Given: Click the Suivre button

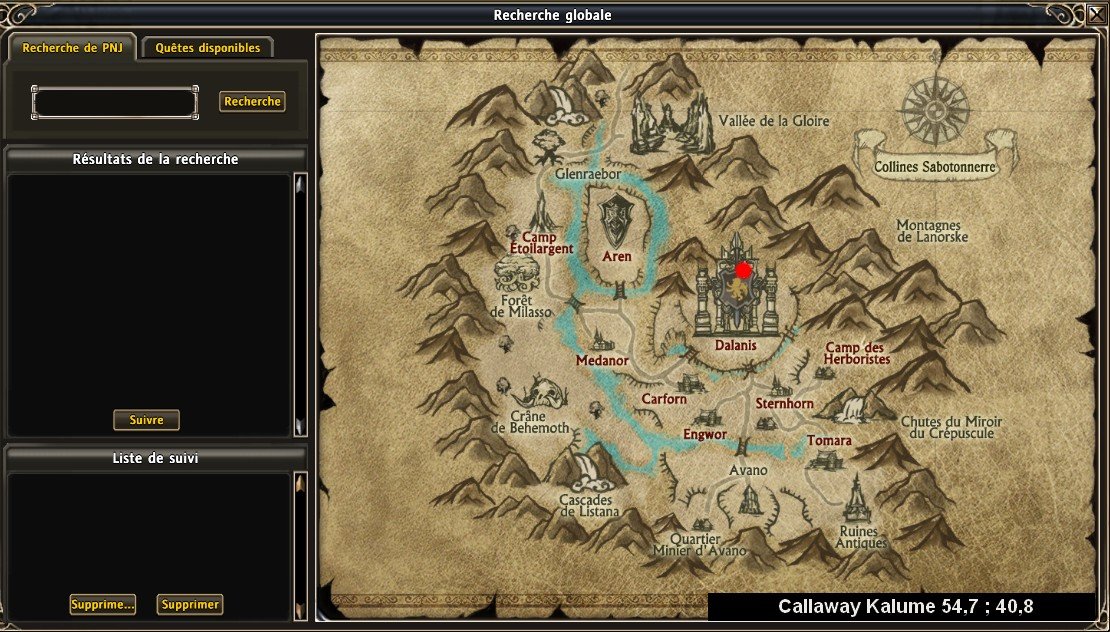Looking at the screenshot, I should [x=146, y=420].
